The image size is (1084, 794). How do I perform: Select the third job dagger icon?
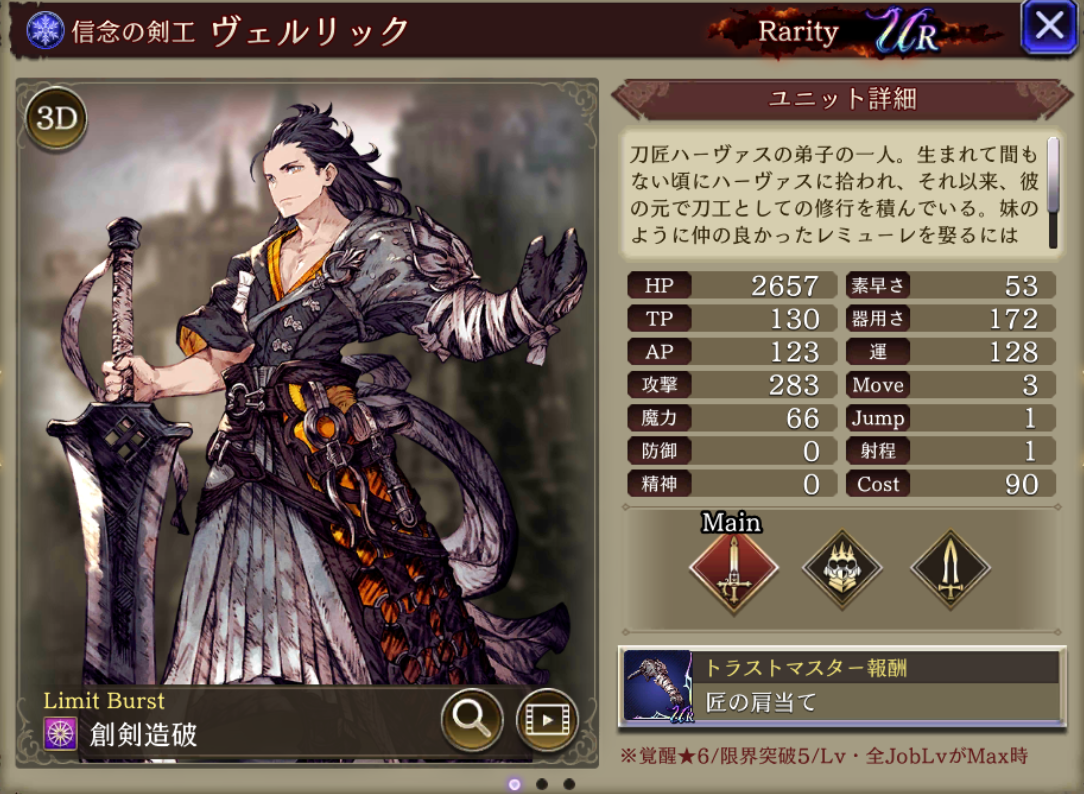tap(950, 570)
